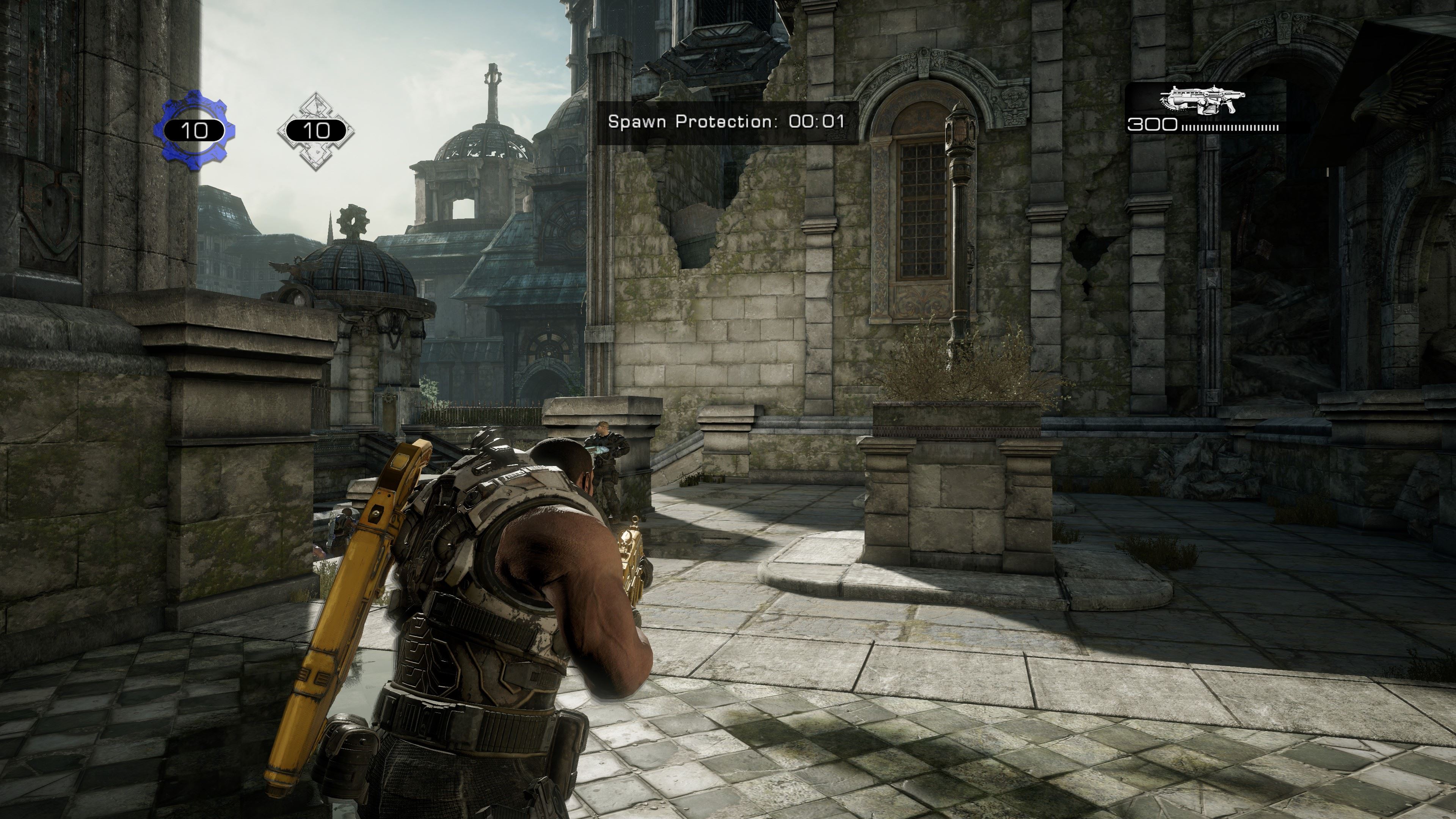Click the blue COG gear team emblem
This screenshot has height=819, width=1456.
tap(195, 130)
